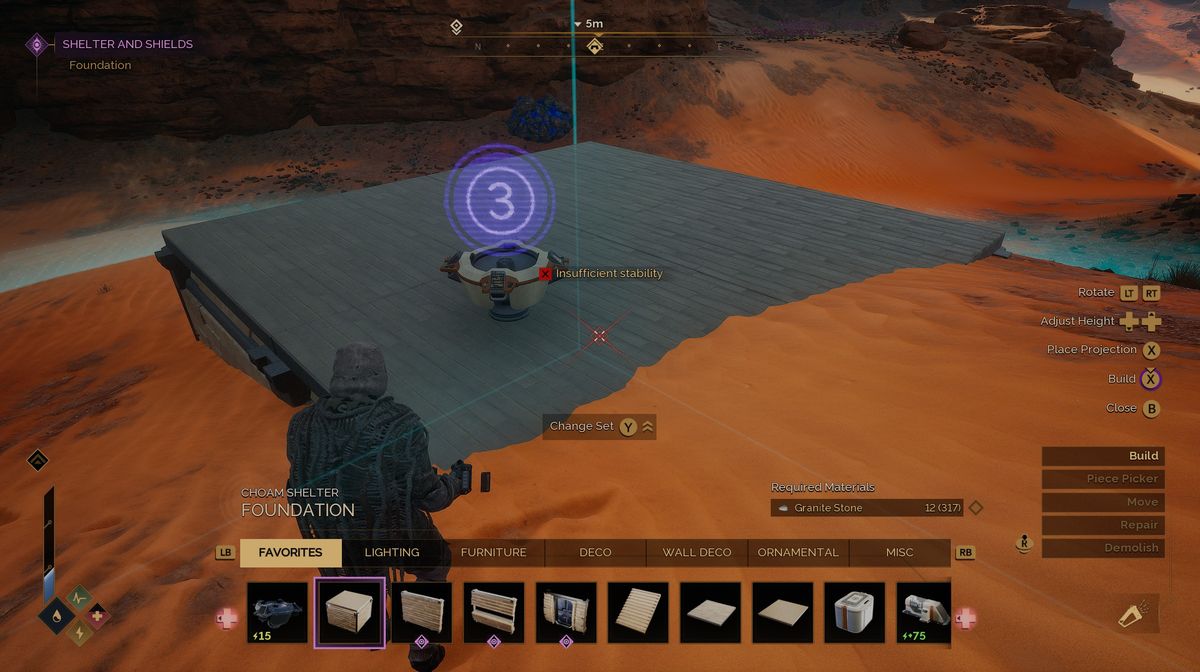Switch to the Ornamental tab
The image size is (1200, 672).
click(x=798, y=552)
